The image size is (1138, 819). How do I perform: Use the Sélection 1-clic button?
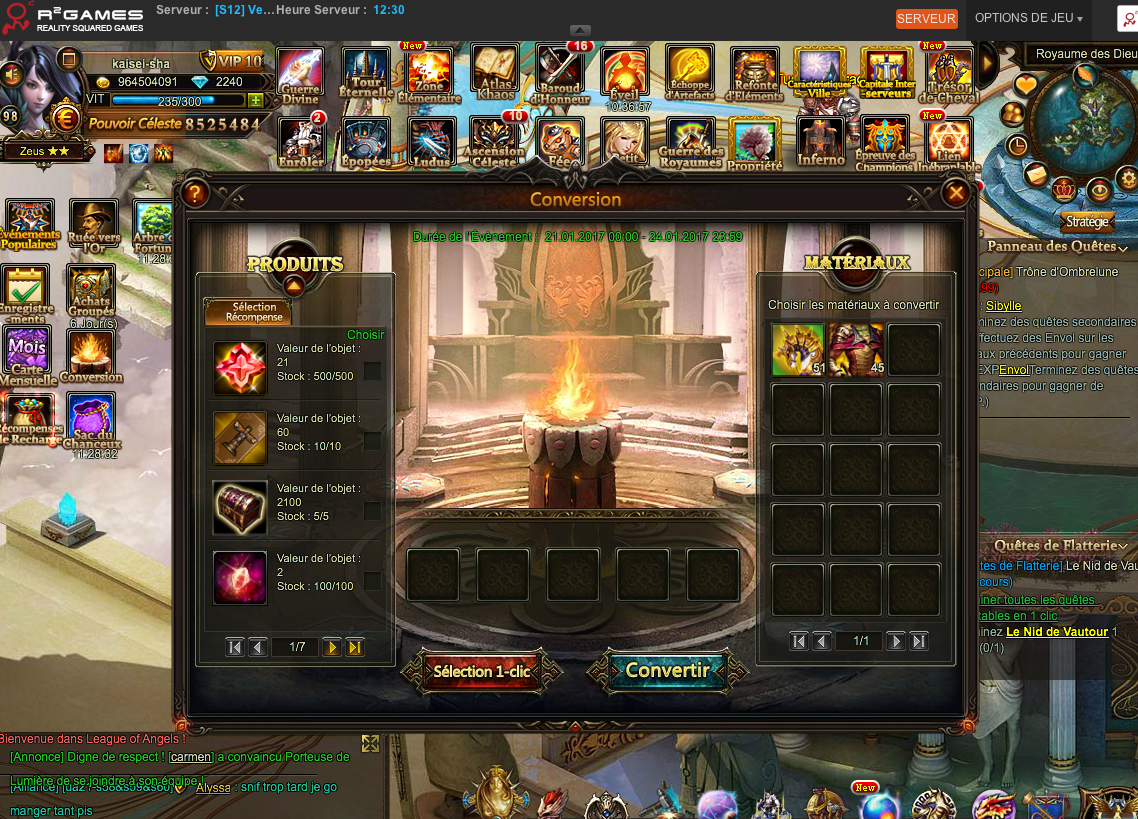(481, 672)
